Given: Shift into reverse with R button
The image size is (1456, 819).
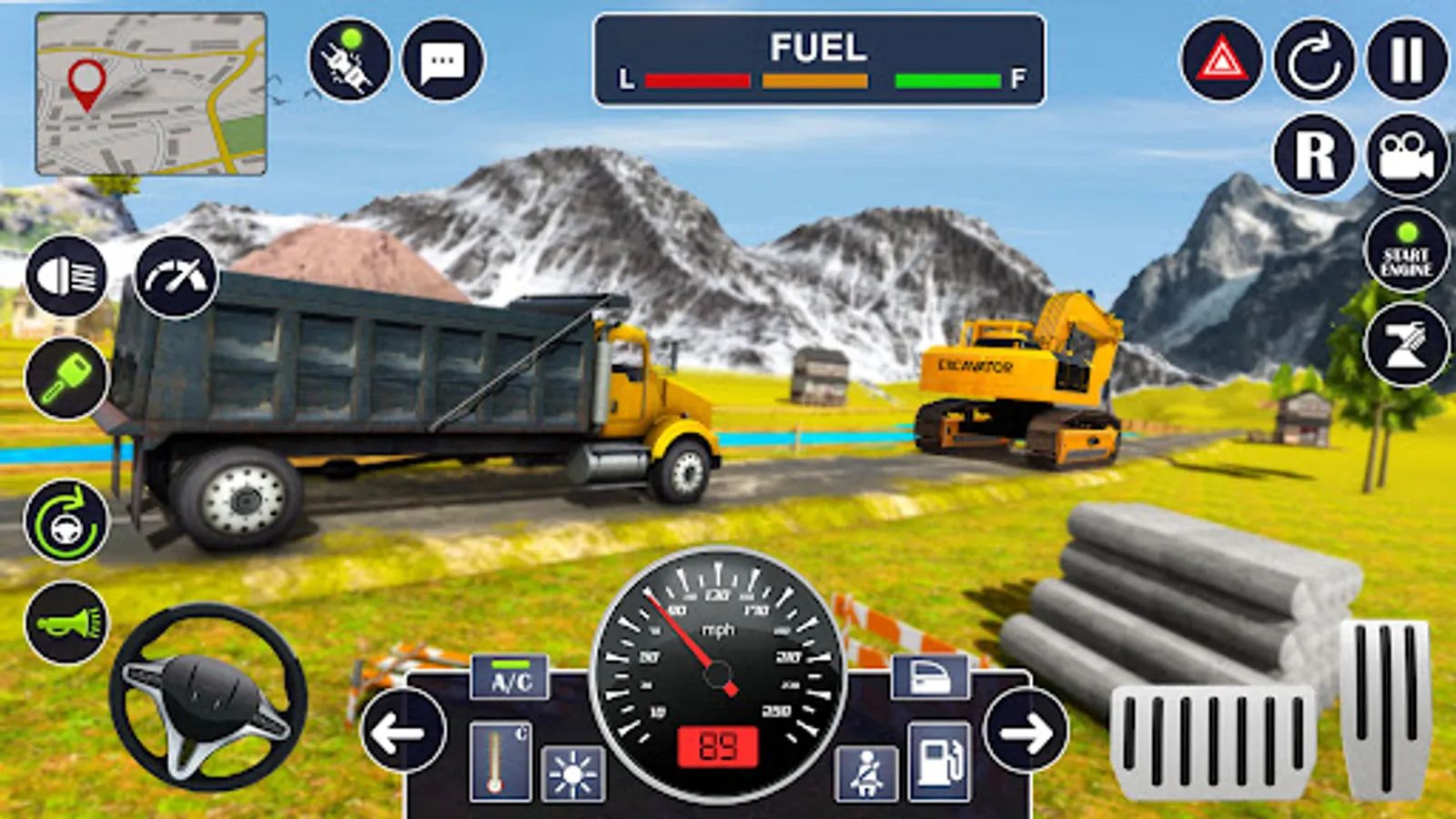Looking at the screenshot, I should (1314, 155).
